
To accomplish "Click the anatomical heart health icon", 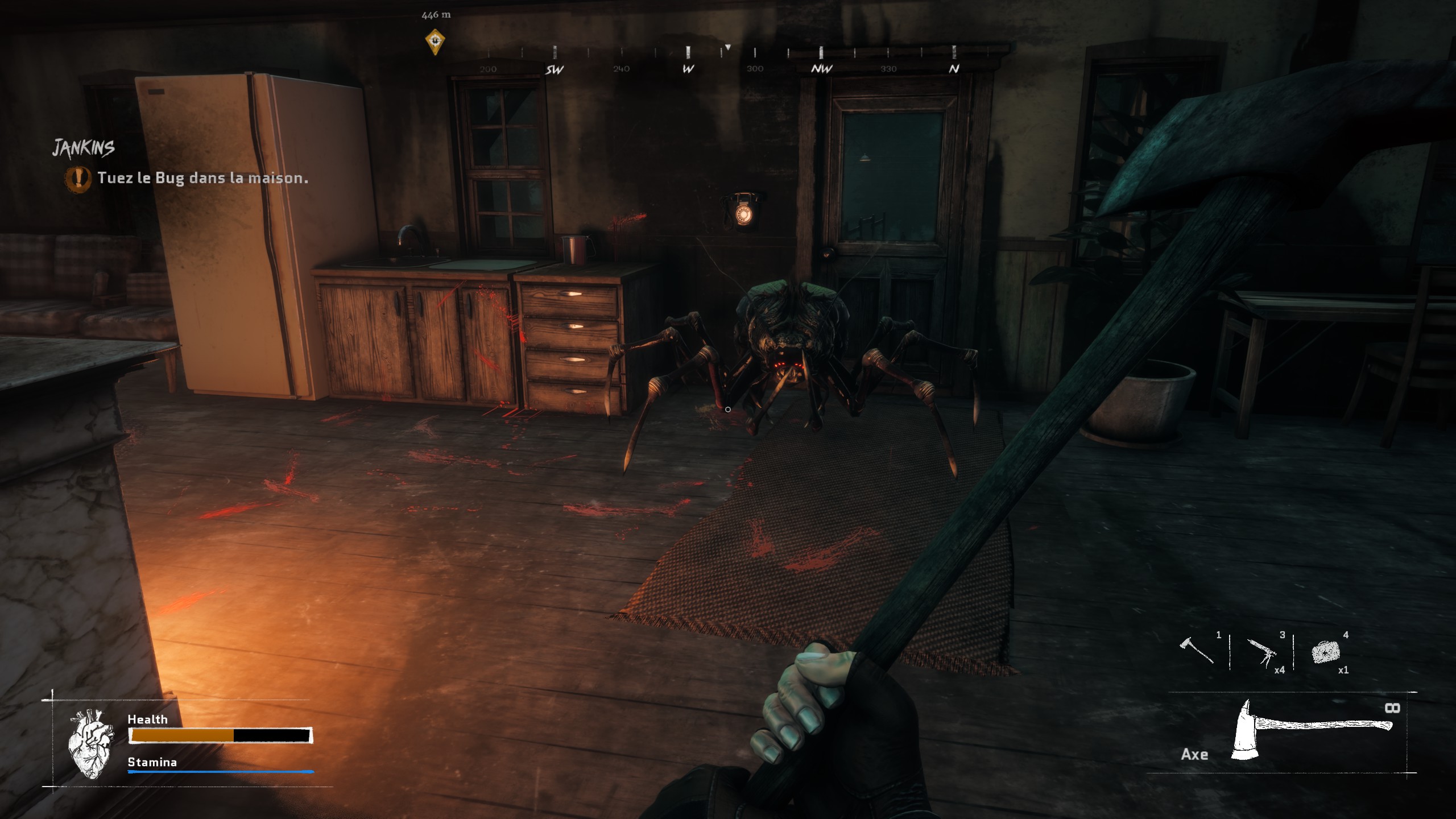I will [x=90, y=743].
